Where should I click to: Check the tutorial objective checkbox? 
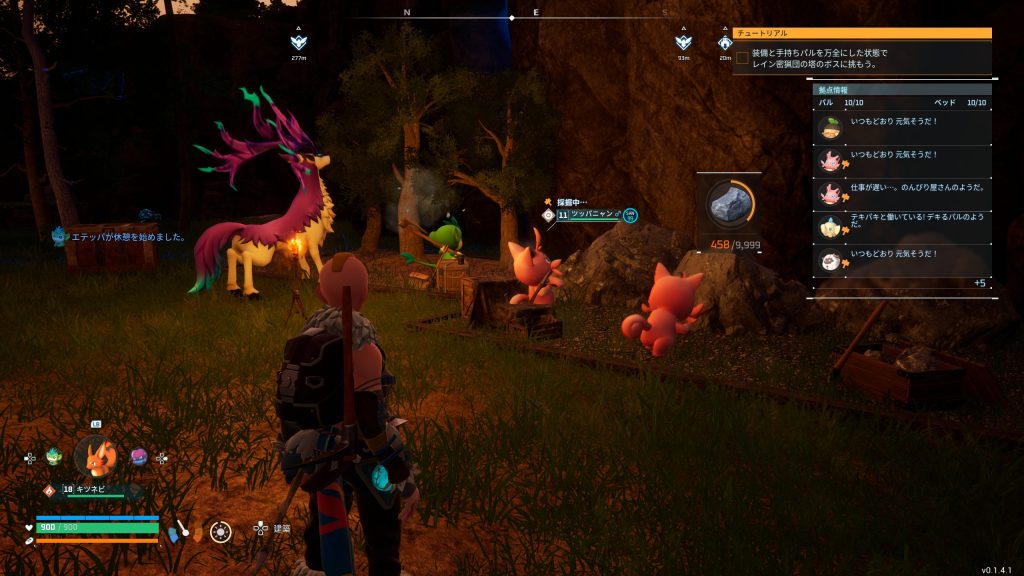point(742,59)
